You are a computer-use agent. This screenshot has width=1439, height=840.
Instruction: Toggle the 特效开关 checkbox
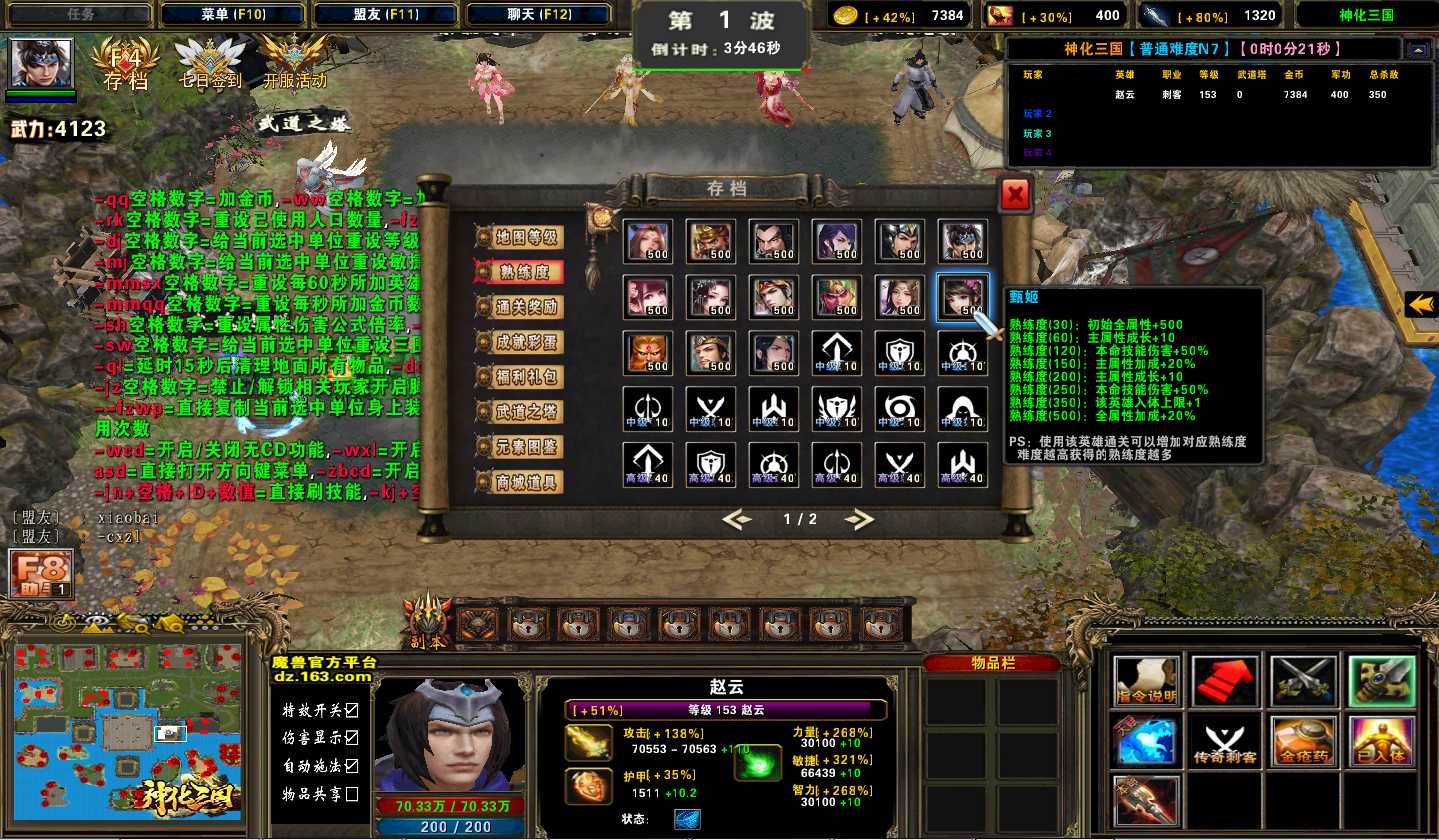(x=351, y=710)
